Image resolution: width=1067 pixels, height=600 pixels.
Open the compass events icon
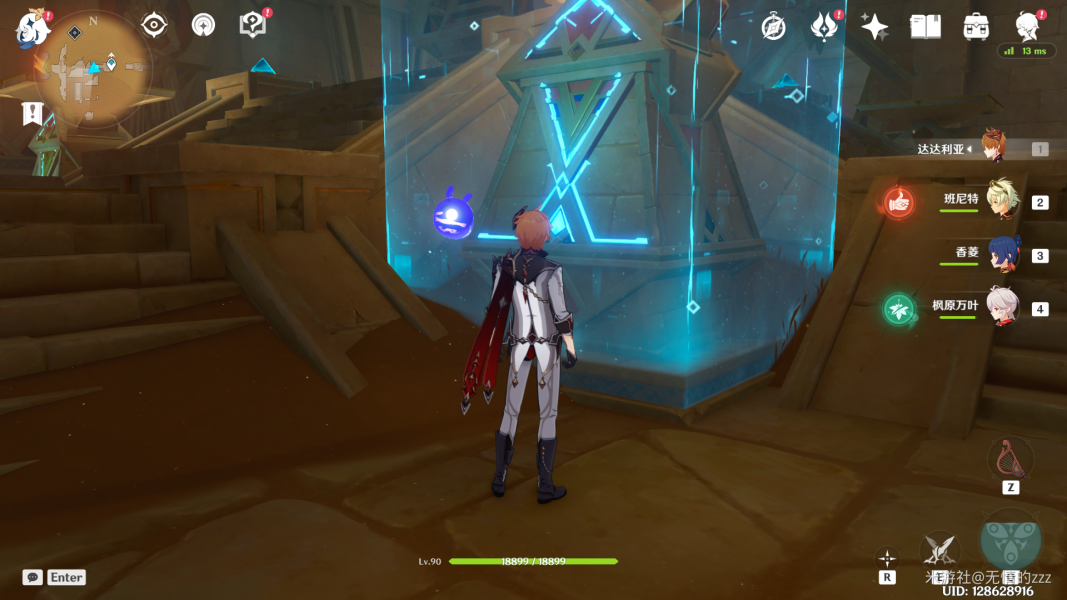(x=773, y=27)
